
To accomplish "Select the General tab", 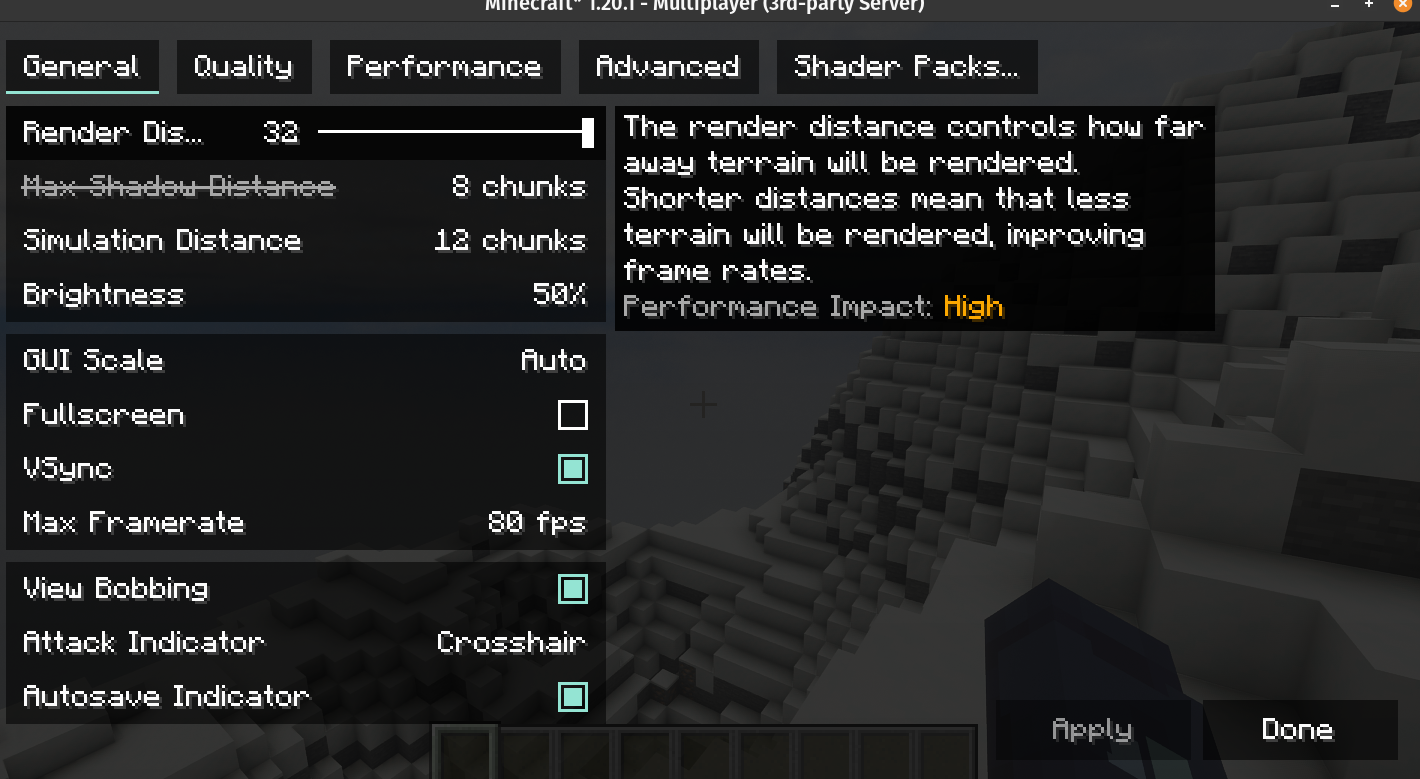I will tap(82, 66).
